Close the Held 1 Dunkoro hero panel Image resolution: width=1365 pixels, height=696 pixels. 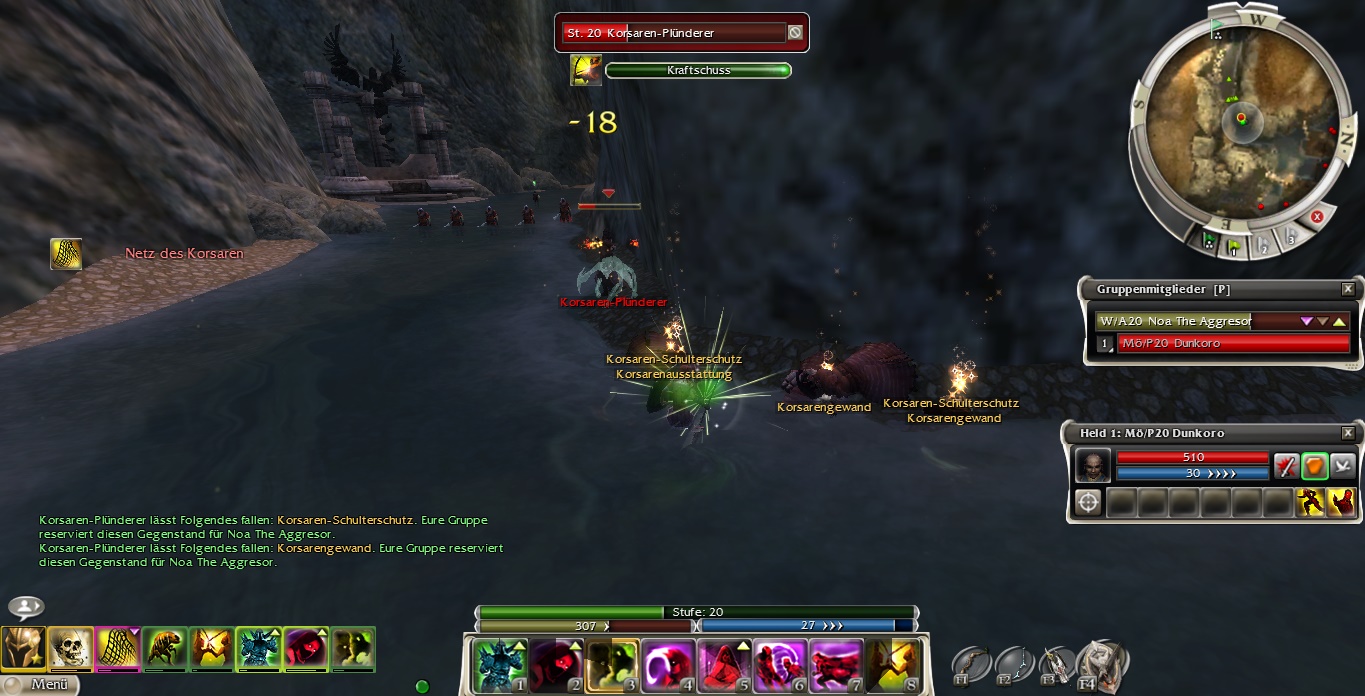[x=1347, y=433]
